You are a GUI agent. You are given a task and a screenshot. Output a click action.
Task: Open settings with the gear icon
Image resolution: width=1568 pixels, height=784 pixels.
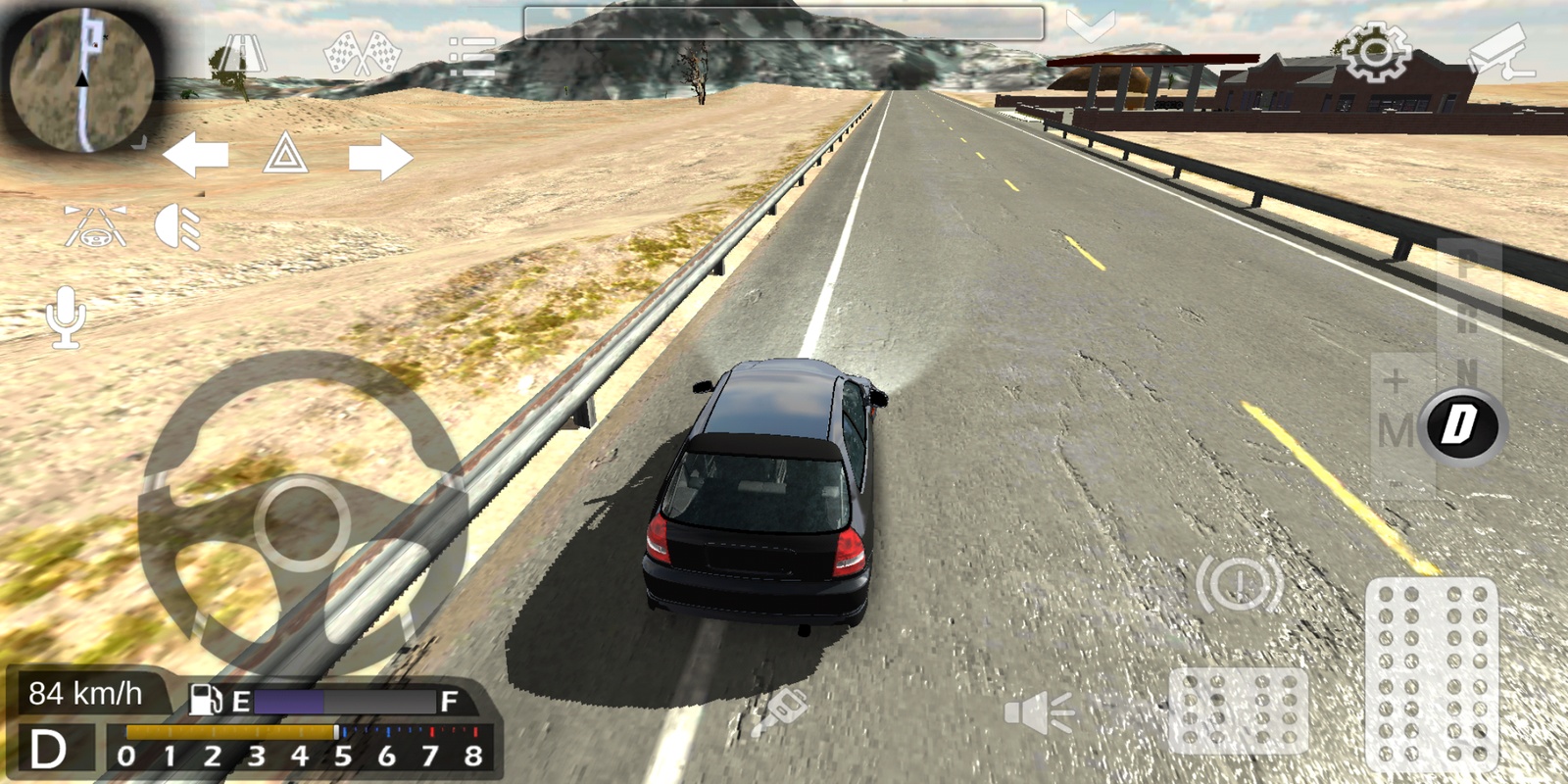click(x=1374, y=51)
